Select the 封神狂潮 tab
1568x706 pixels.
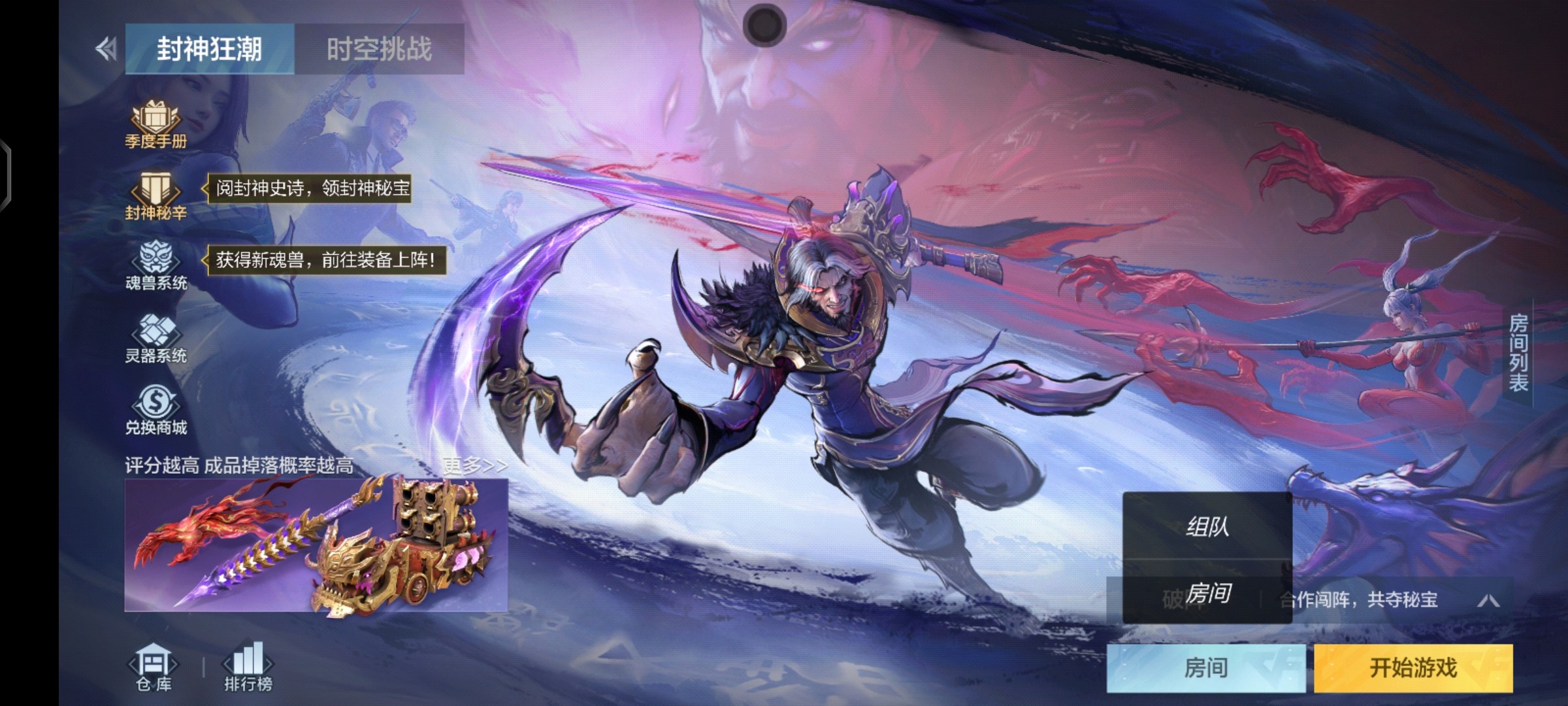click(x=210, y=49)
